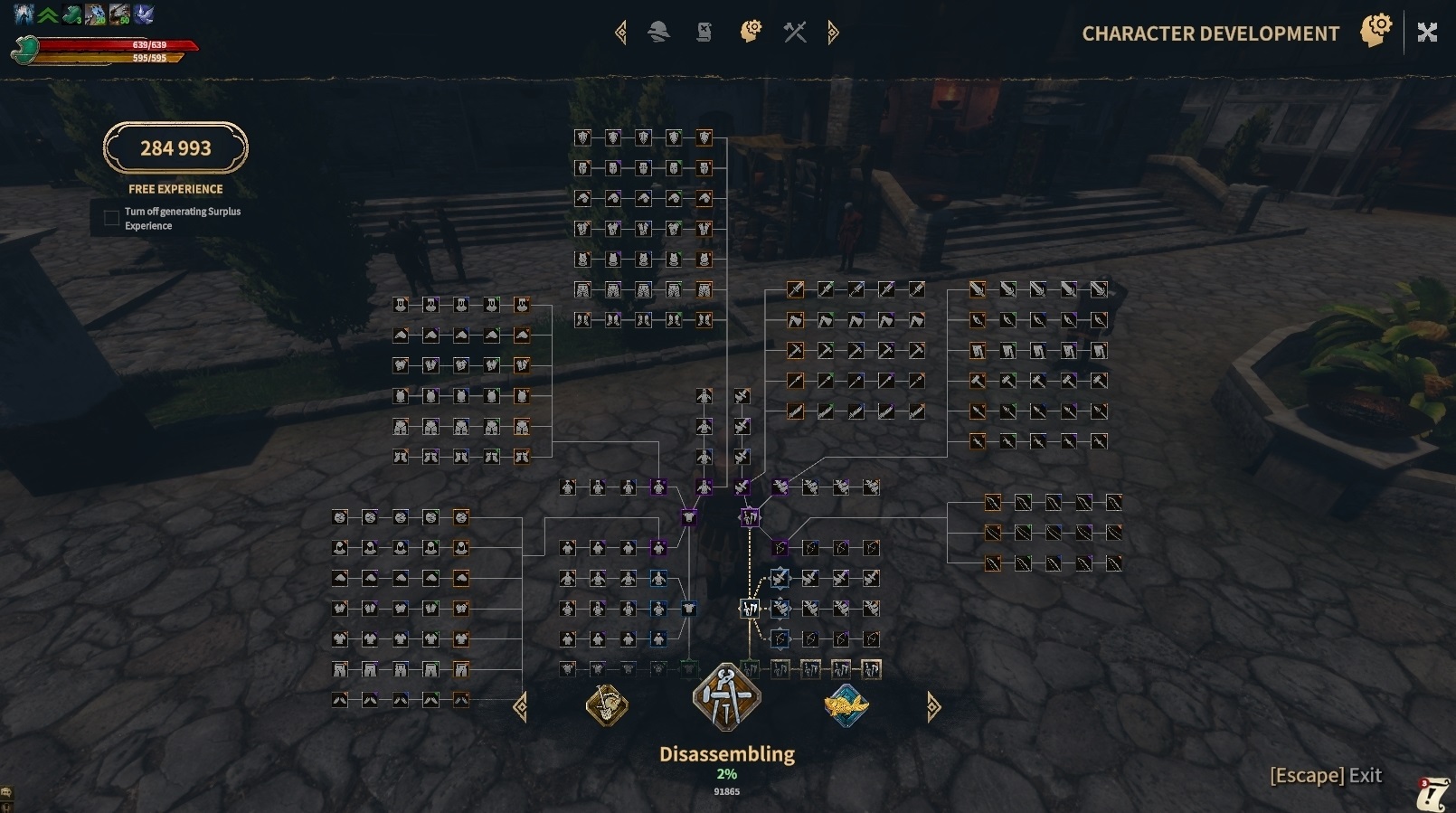Image resolution: width=1456 pixels, height=813 pixels.
Task: Click the top-bar left arrow
Action: [x=620, y=33]
